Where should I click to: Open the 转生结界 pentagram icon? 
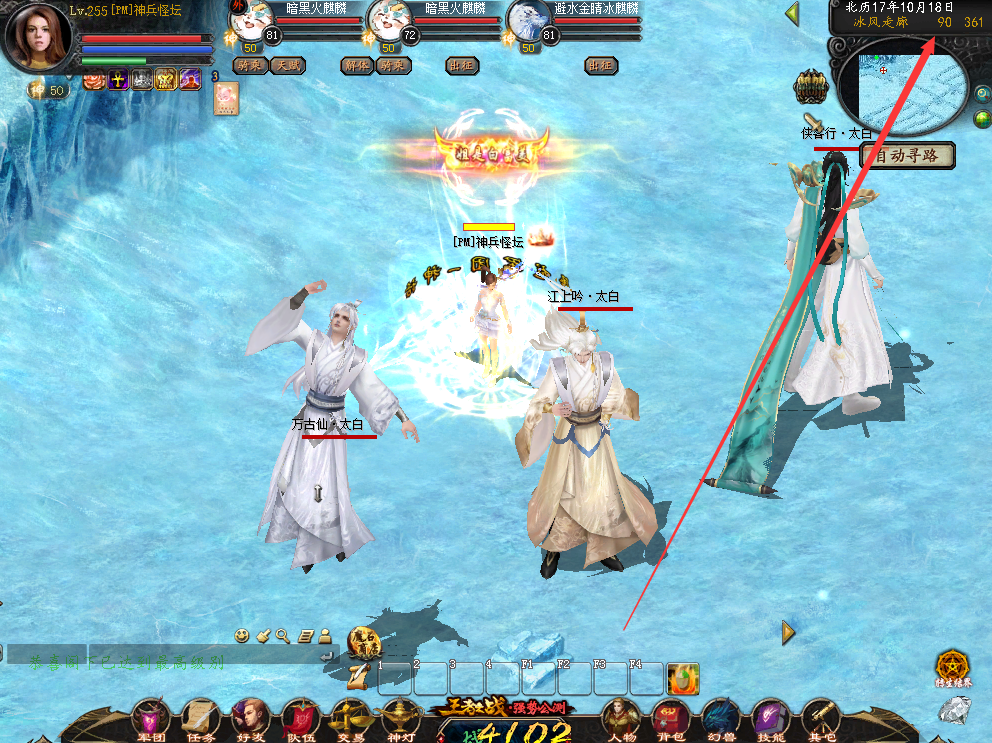tap(953, 666)
